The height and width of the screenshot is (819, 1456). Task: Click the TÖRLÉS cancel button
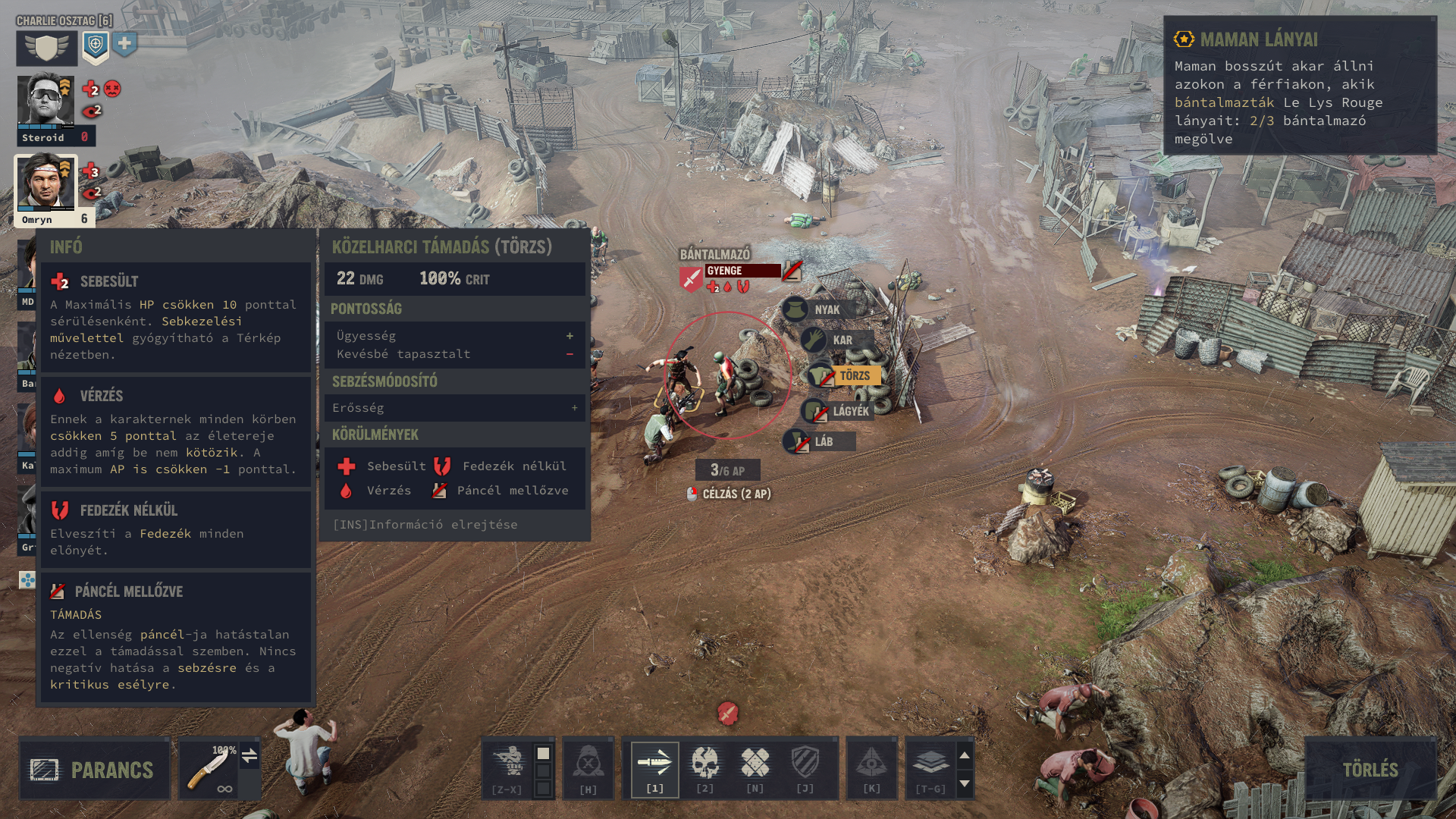(x=1370, y=770)
